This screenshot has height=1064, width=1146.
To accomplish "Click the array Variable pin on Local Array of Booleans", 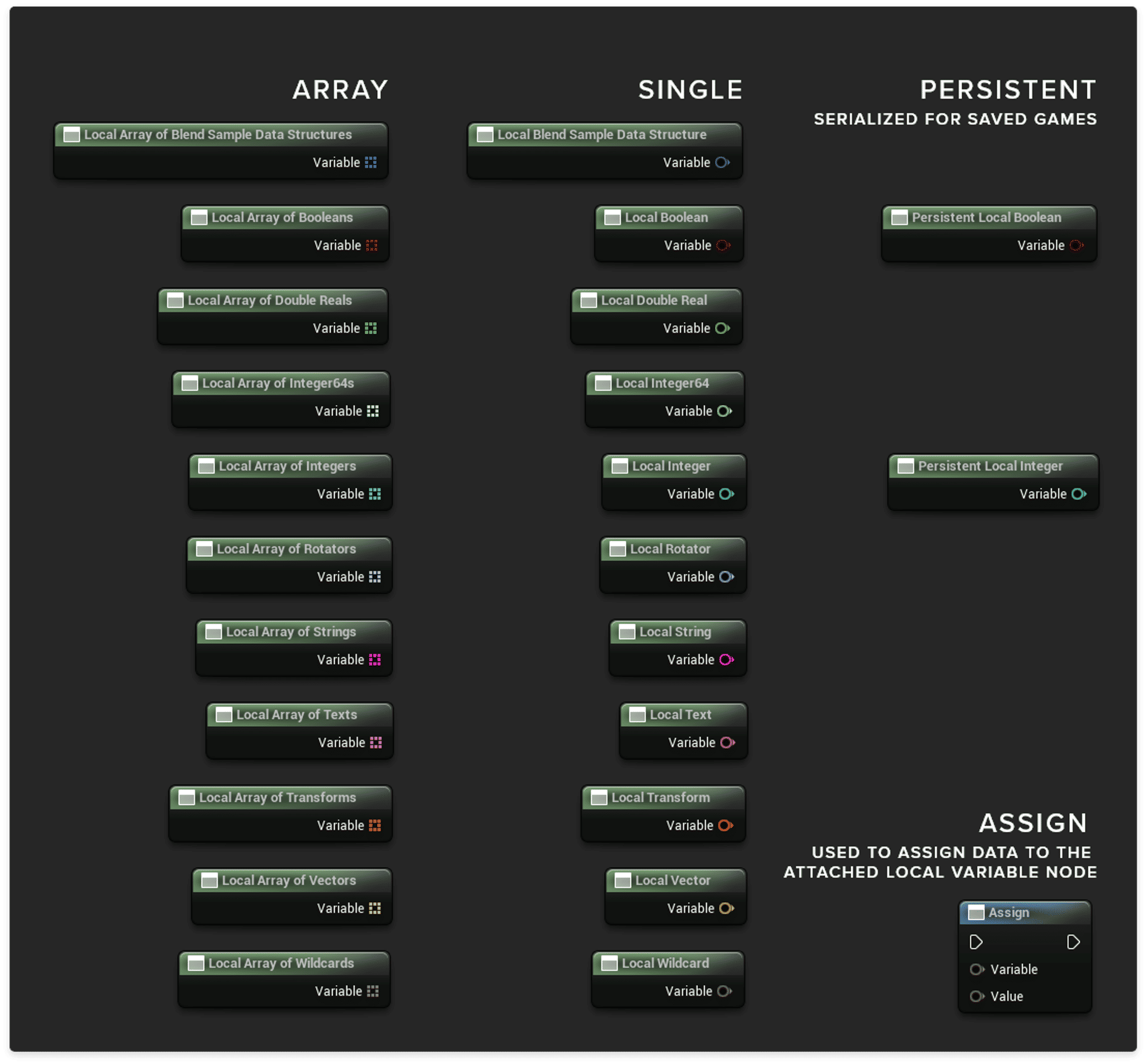I will (x=372, y=244).
